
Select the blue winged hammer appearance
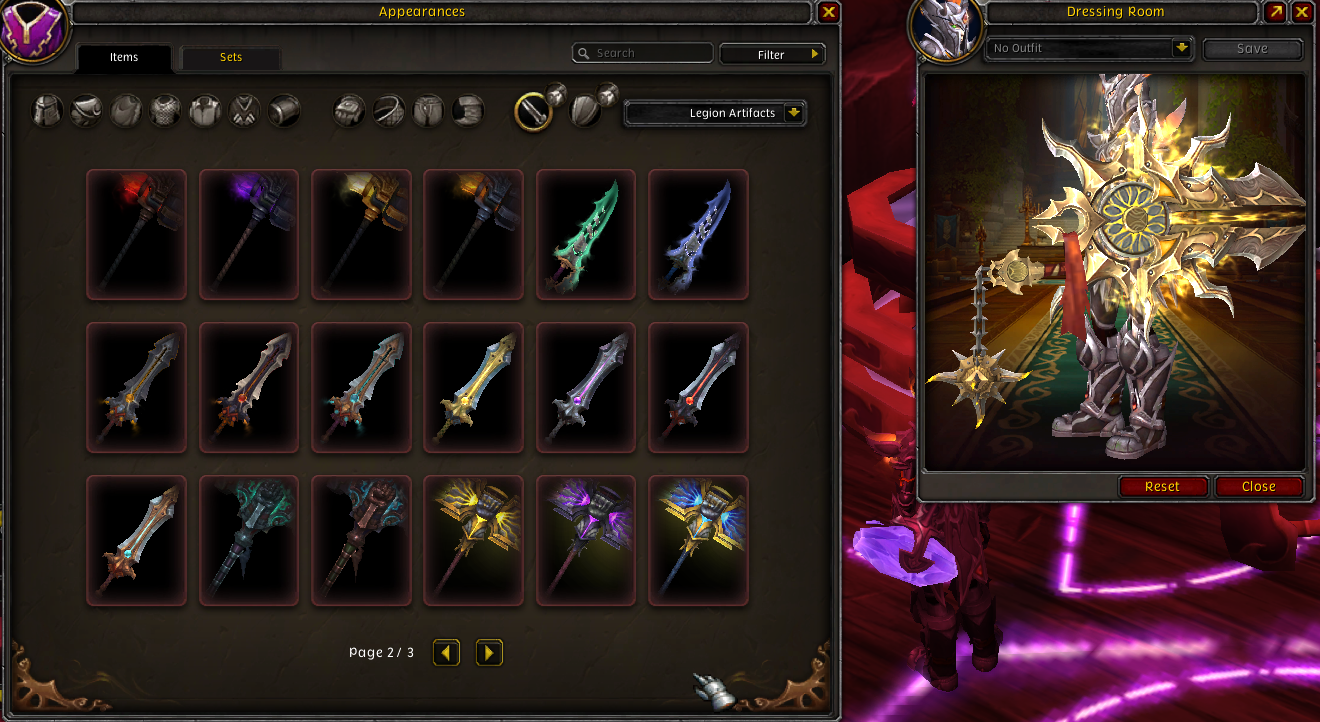(698, 540)
